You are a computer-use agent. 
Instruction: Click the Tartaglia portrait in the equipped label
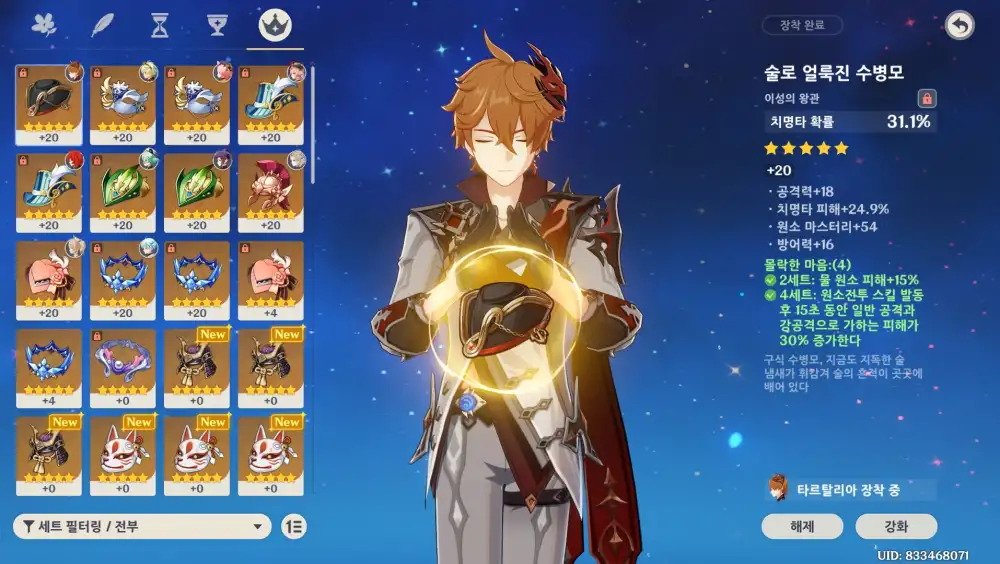776,489
